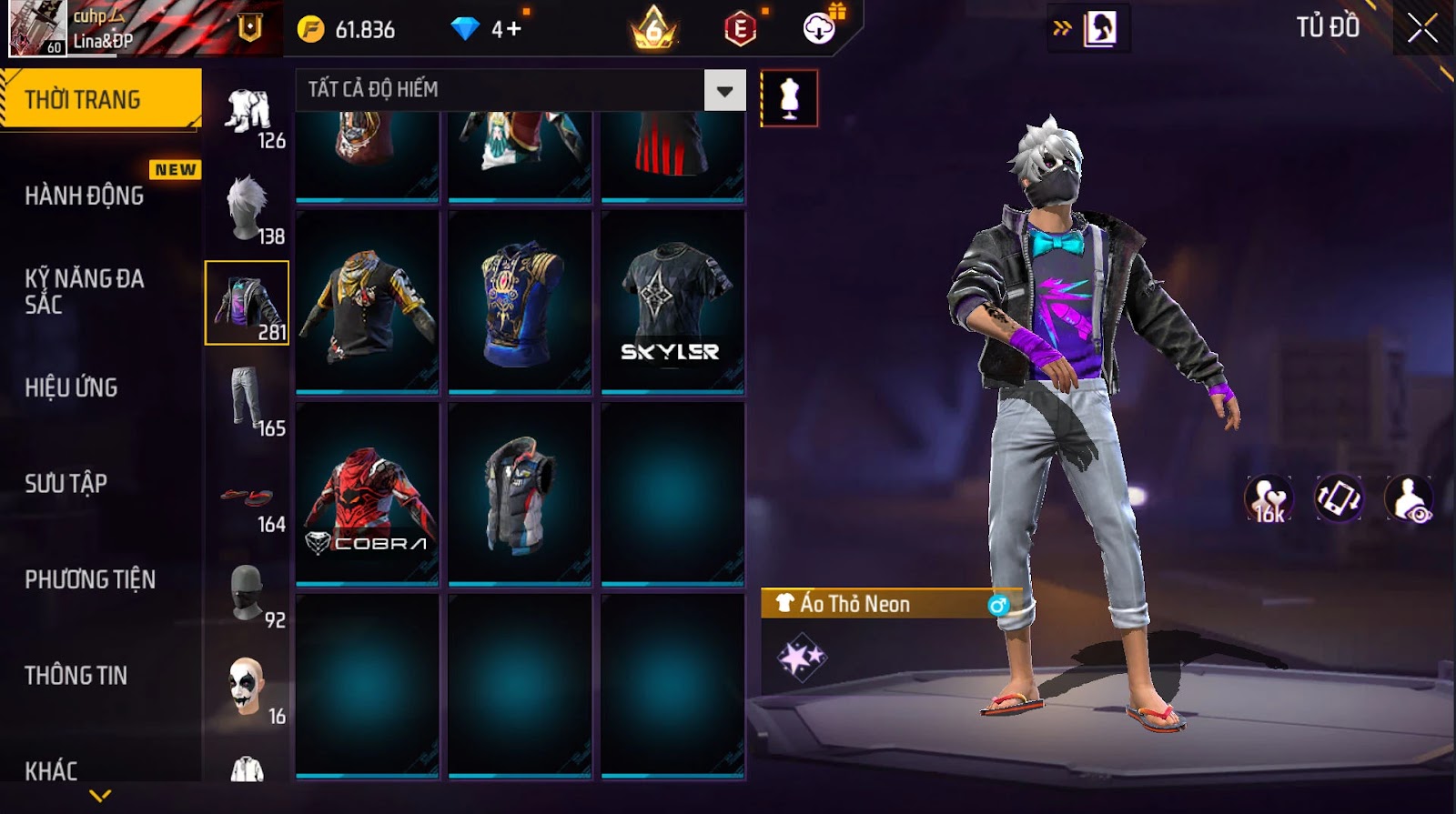Choose the Phương Tiện category
The width and height of the screenshot is (1456, 814).
[90, 579]
